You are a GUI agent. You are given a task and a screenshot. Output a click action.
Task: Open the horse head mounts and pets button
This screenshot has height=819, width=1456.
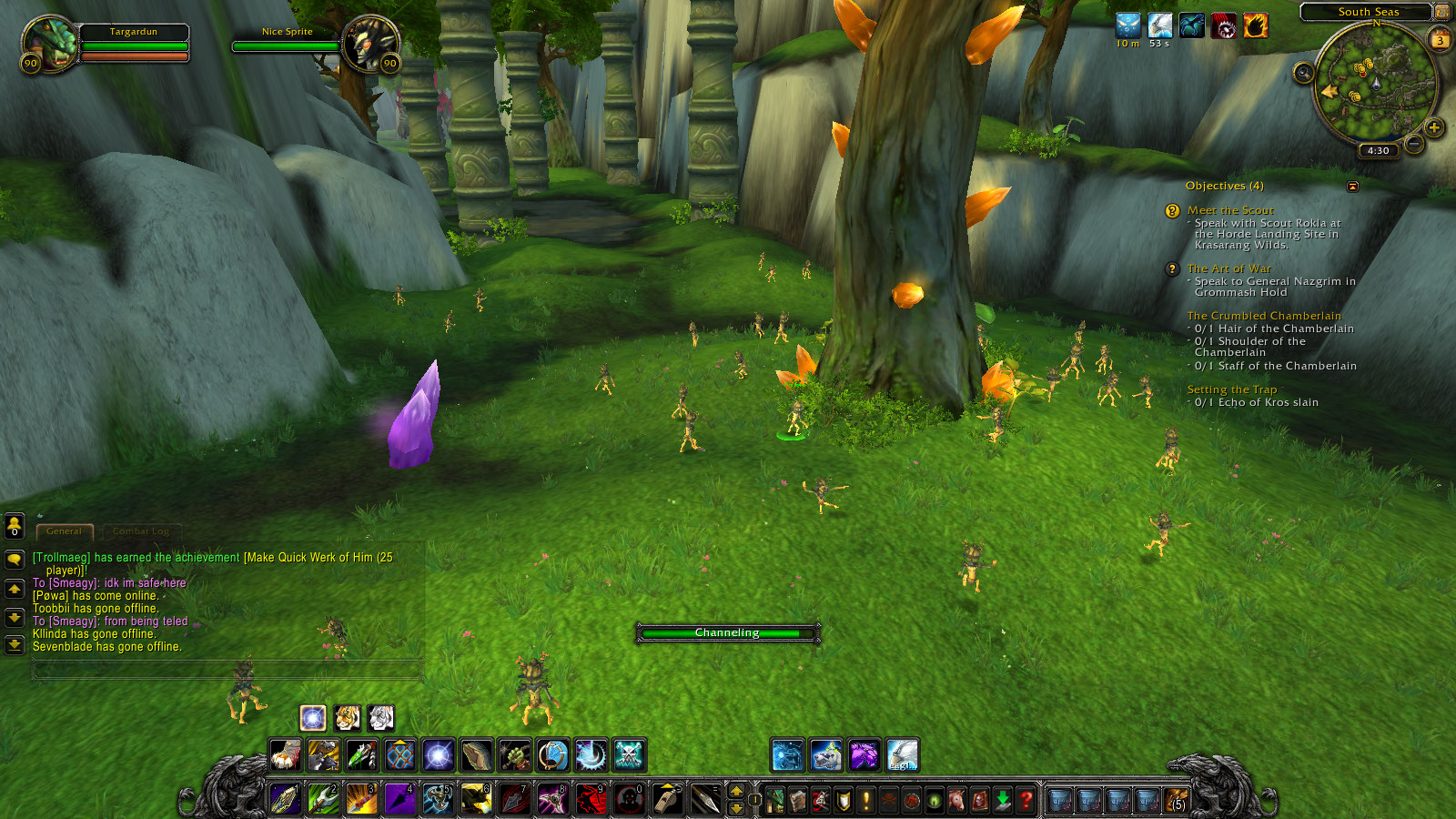tap(956, 800)
